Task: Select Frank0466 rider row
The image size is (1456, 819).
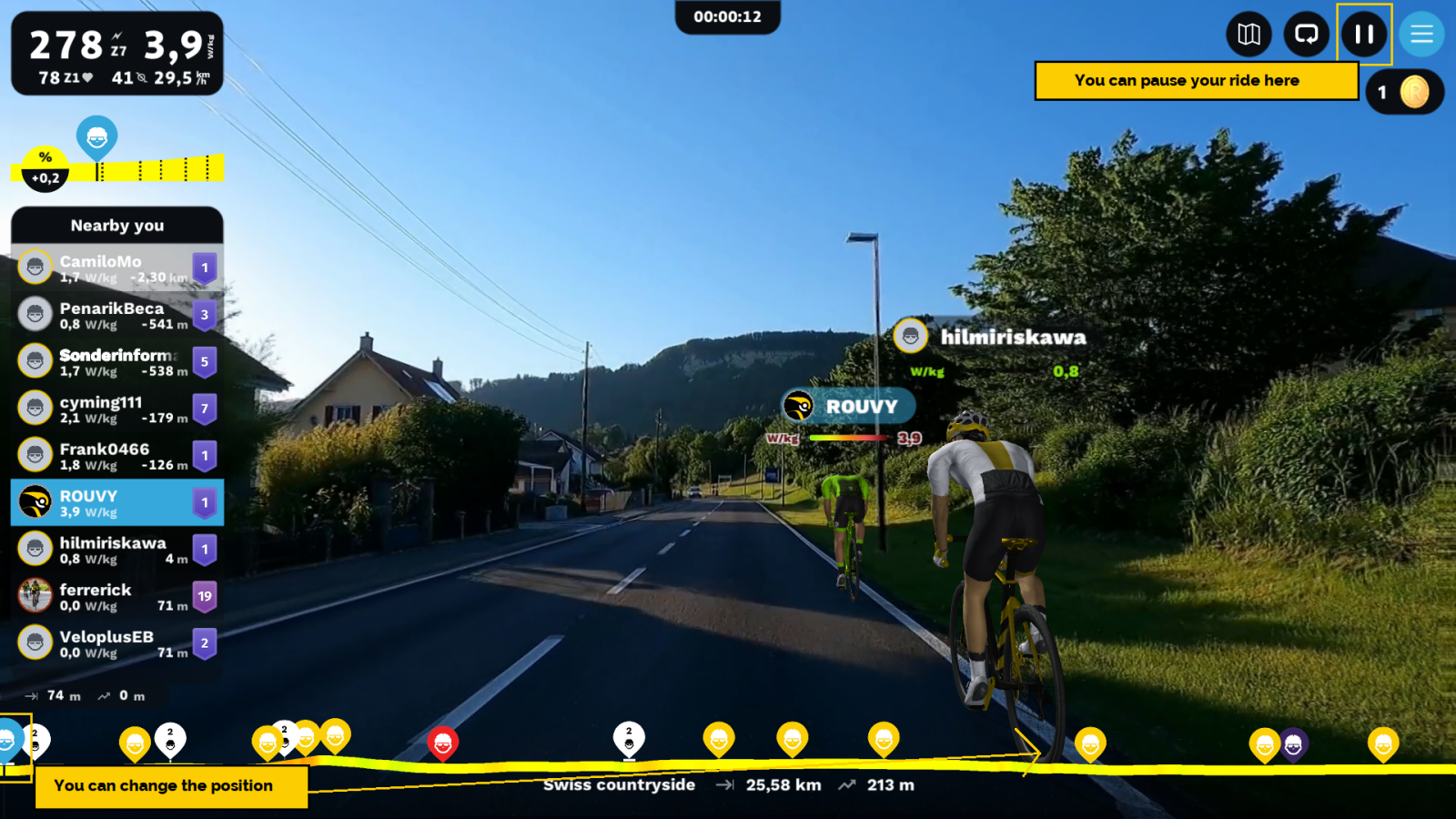Action: point(116,456)
